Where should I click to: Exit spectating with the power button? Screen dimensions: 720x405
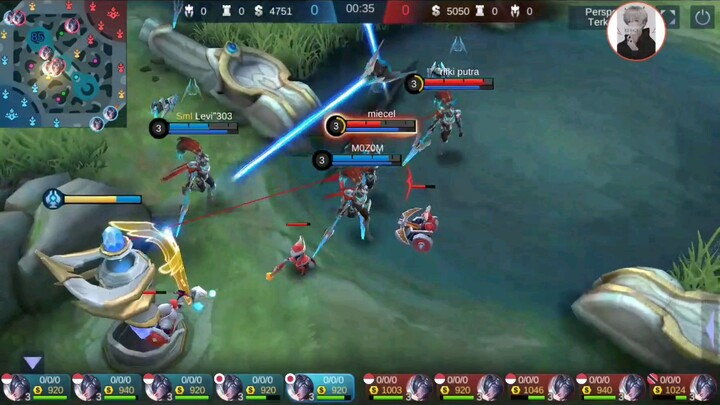701,18
